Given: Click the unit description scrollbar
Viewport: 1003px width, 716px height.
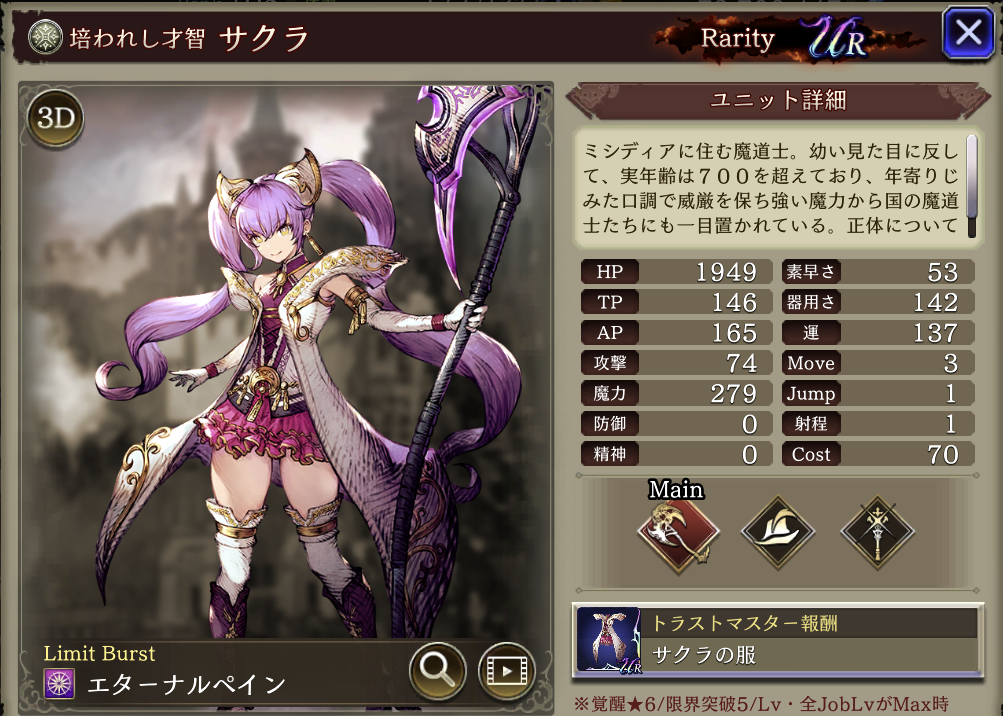Looking at the screenshot, I should (x=971, y=187).
